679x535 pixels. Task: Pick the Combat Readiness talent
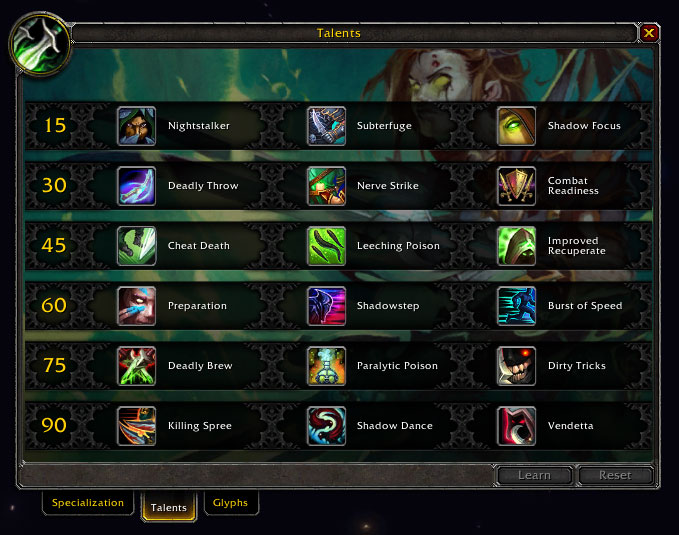[516, 186]
